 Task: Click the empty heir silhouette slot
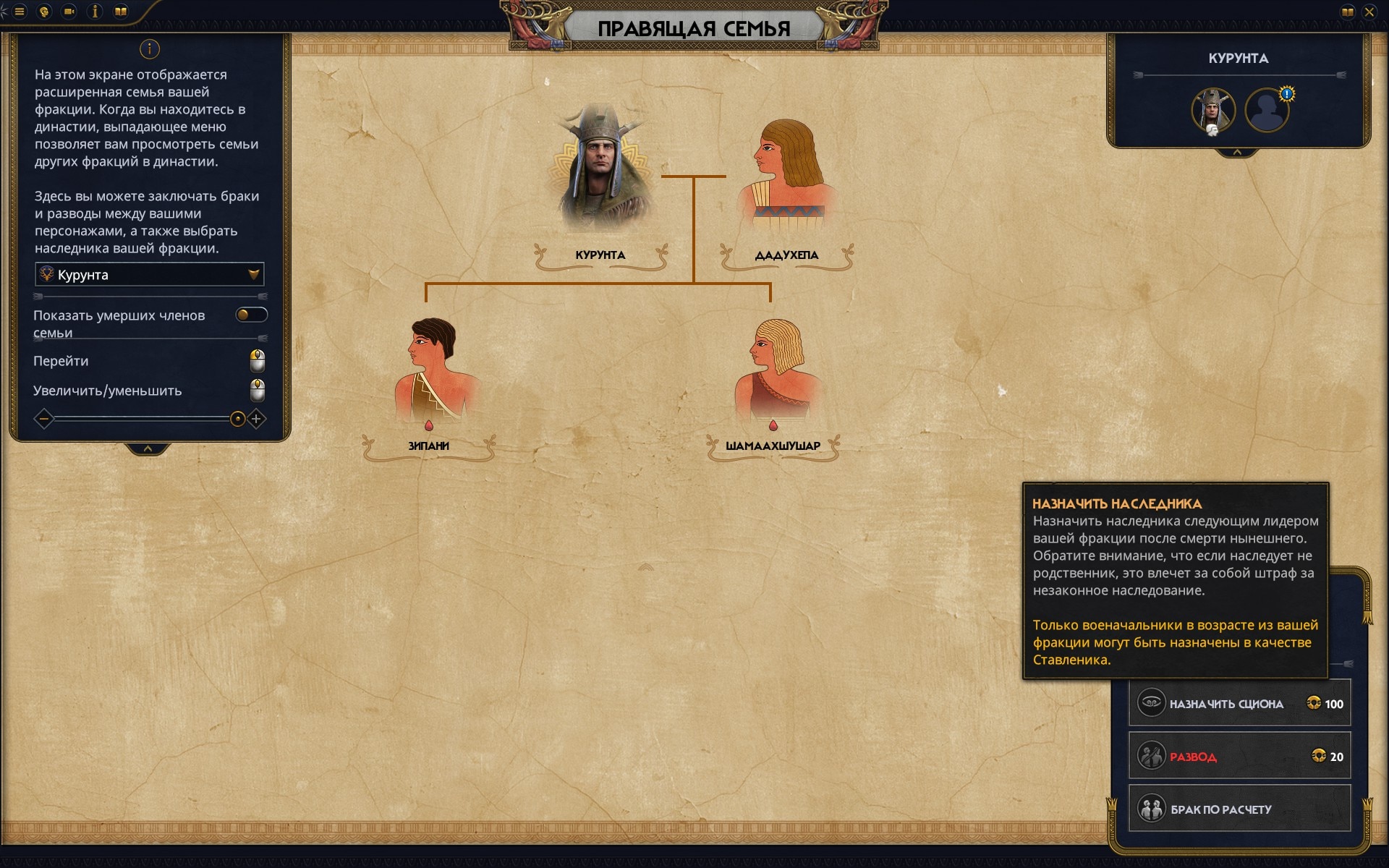[1267, 111]
